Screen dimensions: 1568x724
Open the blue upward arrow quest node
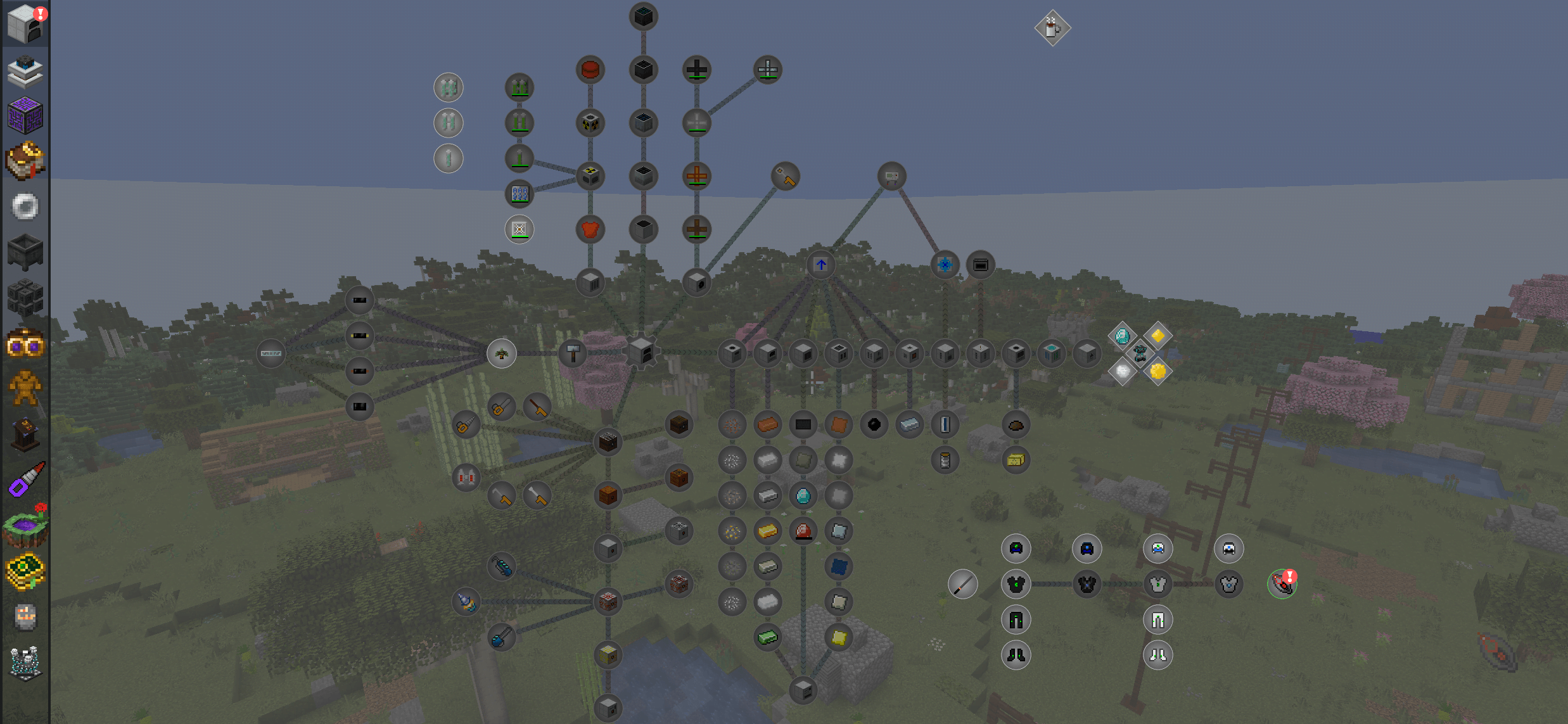pos(820,265)
